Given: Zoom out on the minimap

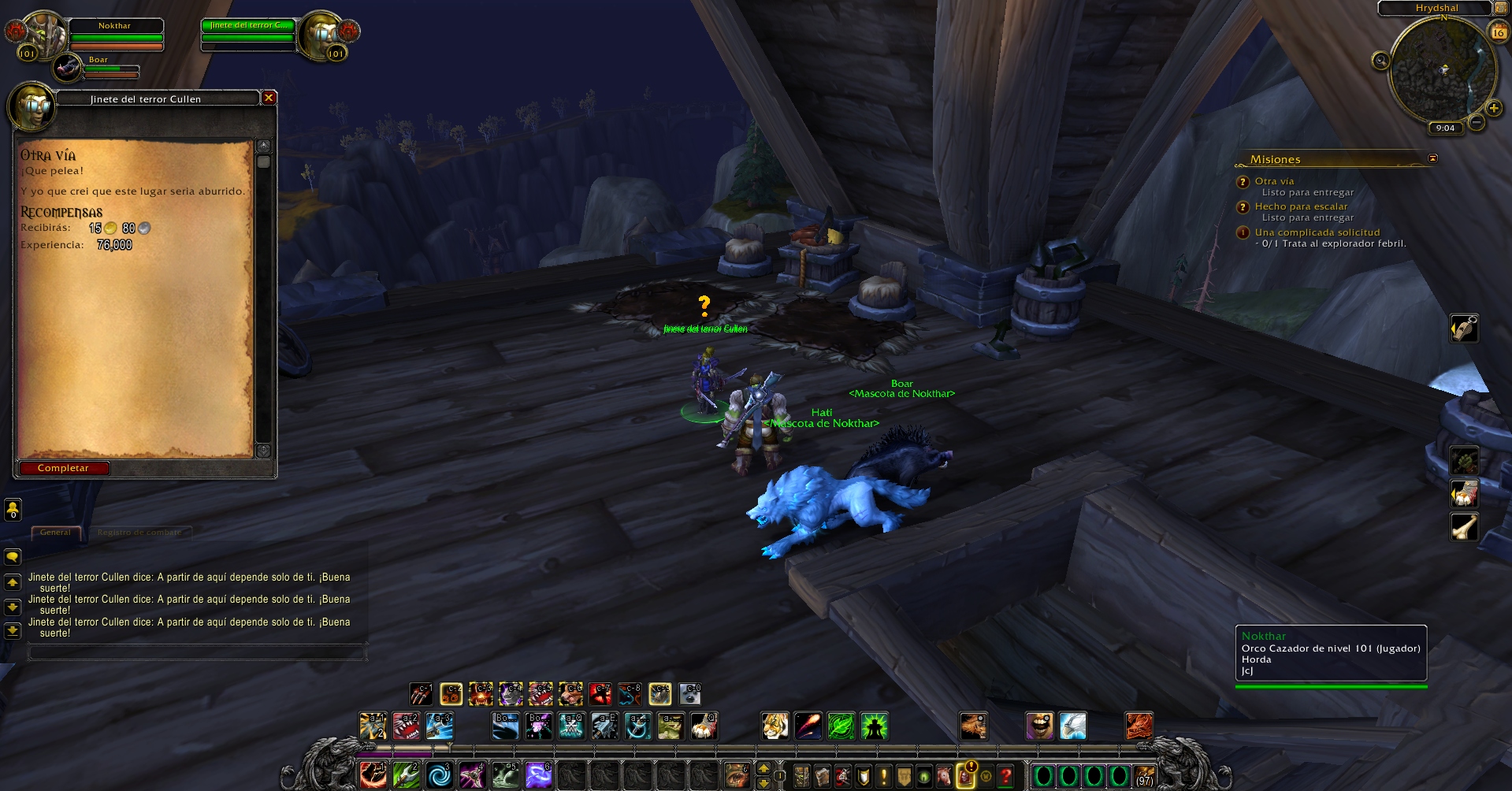Looking at the screenshot, I should tap(1477, 122).
